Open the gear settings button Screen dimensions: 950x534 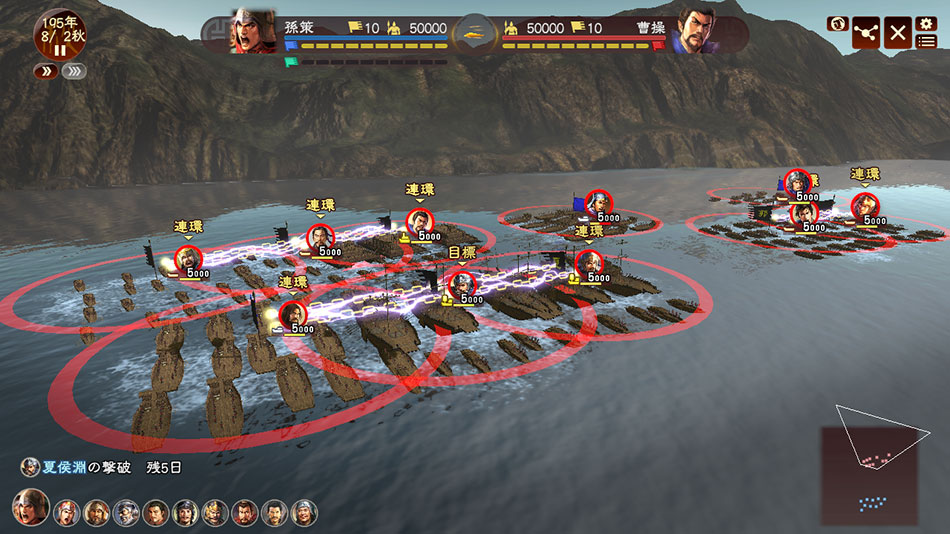[926, 22]
